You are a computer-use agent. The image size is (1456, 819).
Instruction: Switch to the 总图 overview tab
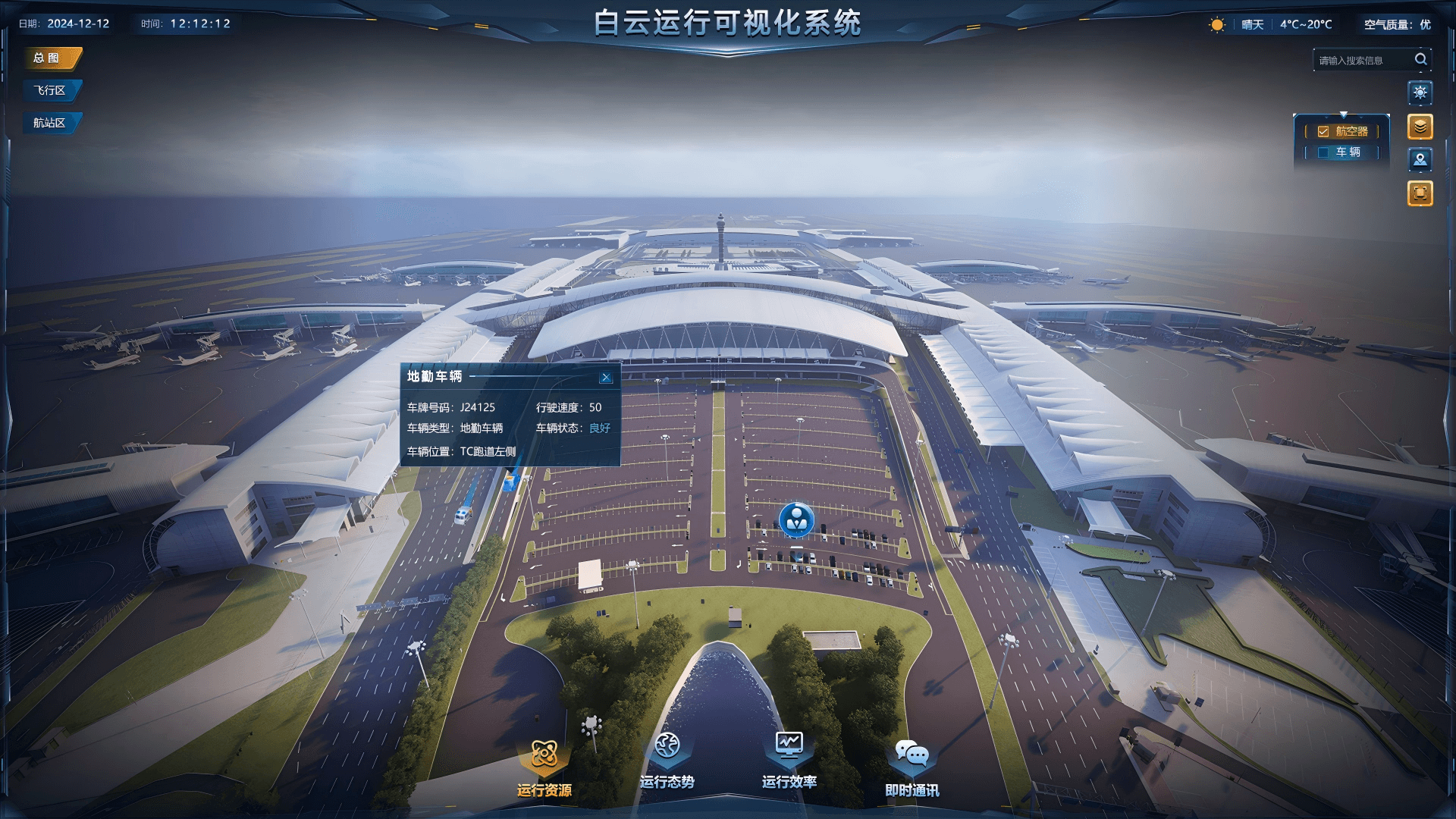coord(50,58)
